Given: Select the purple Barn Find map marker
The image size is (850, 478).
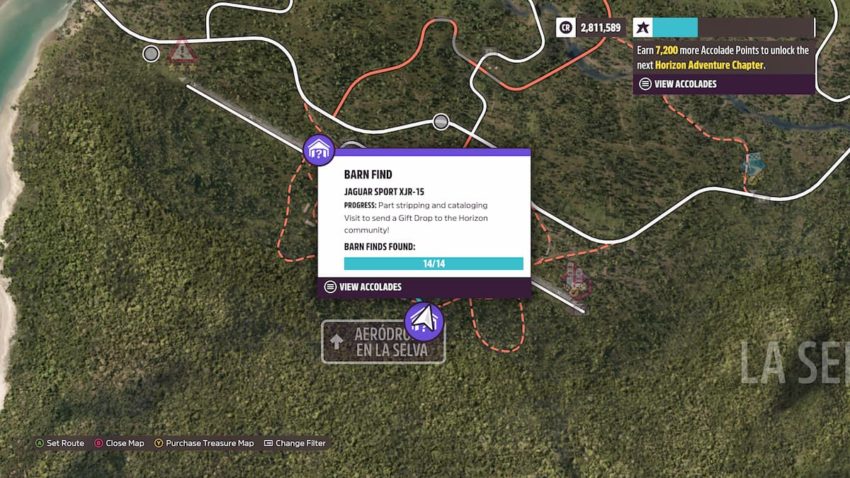Looking at the screenshot, I should (x=318, y=151).
